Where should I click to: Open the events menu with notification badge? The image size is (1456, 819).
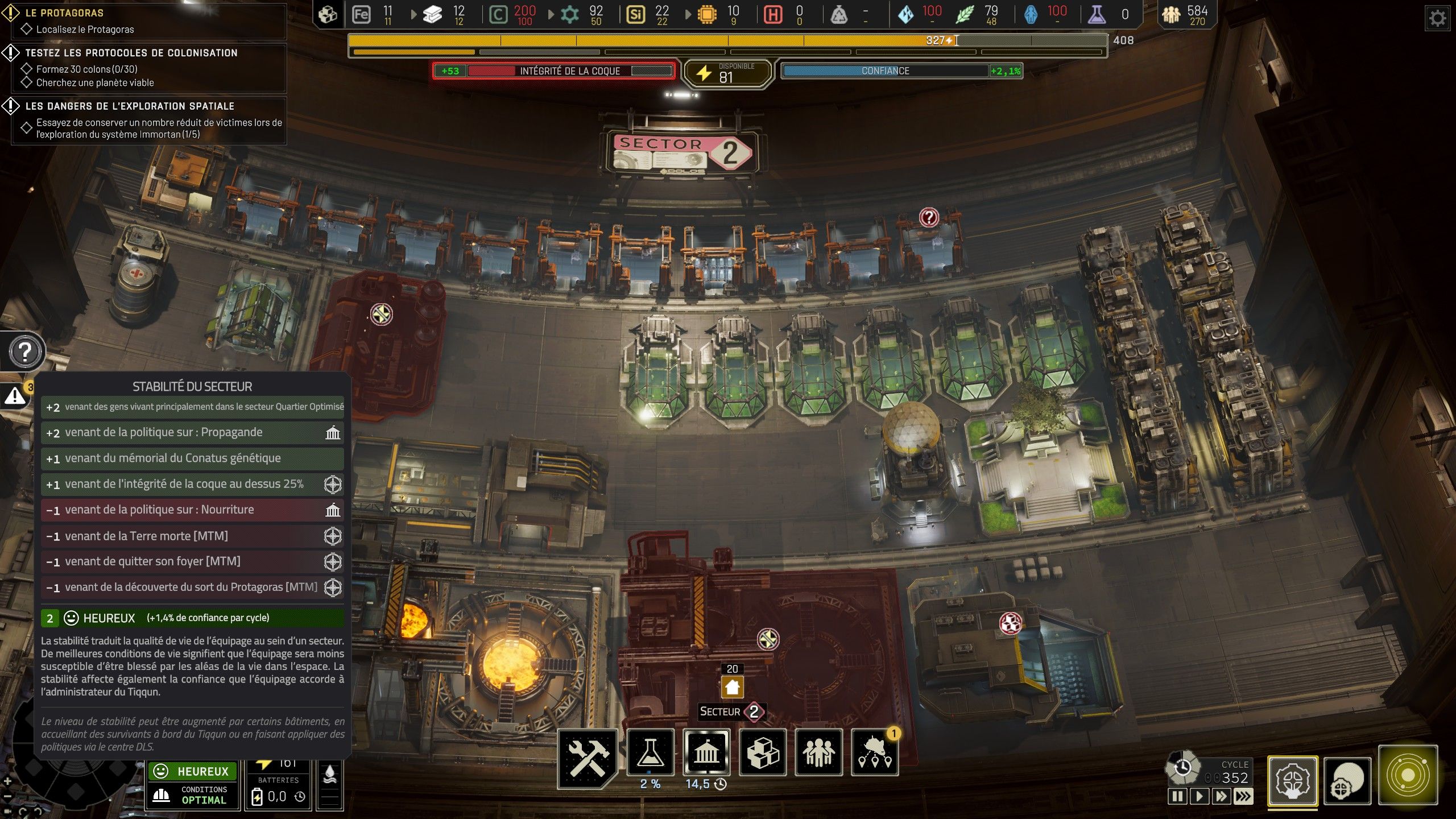[x=874, y=753]
